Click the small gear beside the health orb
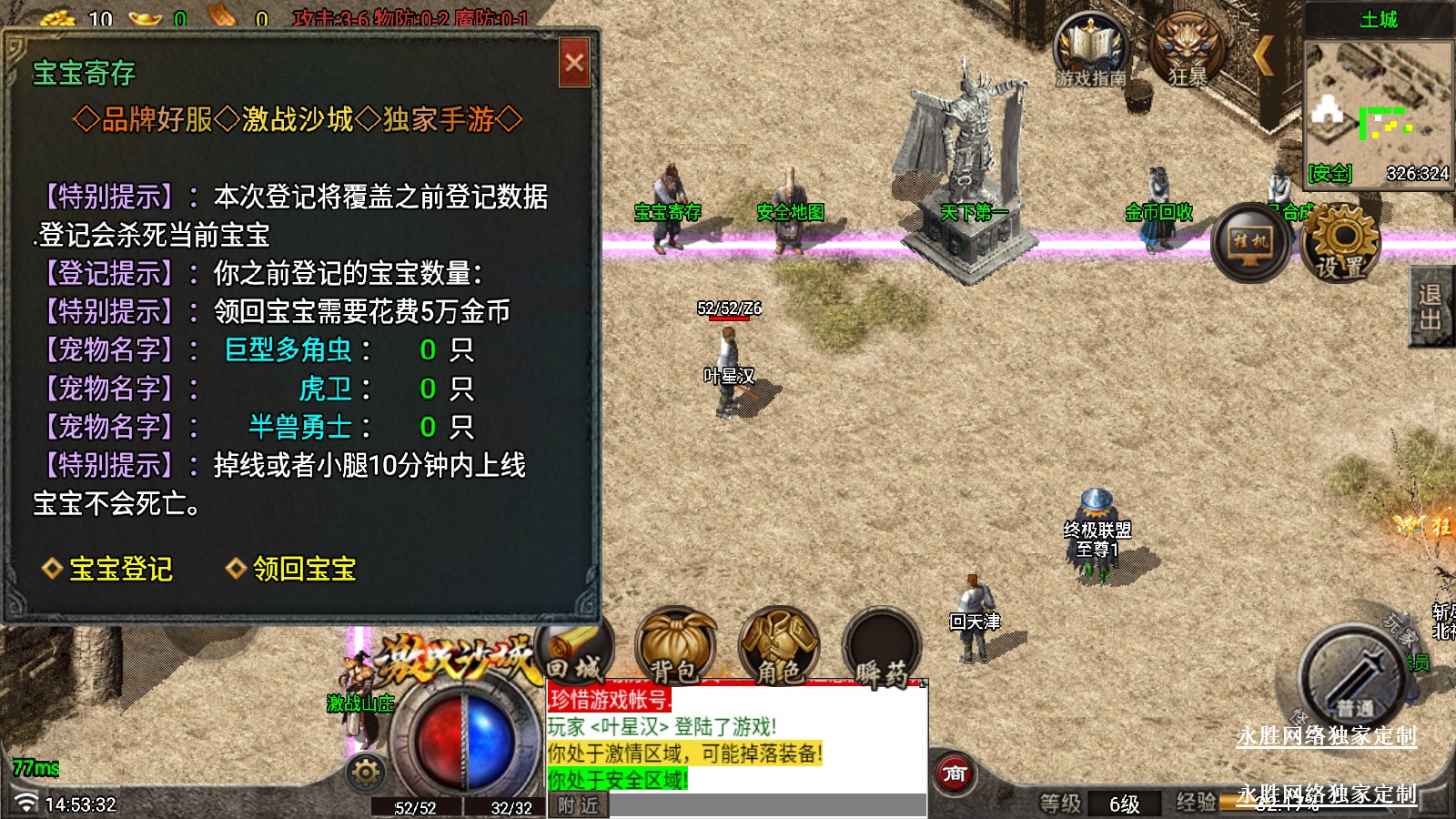 click(x=366, y=773)
